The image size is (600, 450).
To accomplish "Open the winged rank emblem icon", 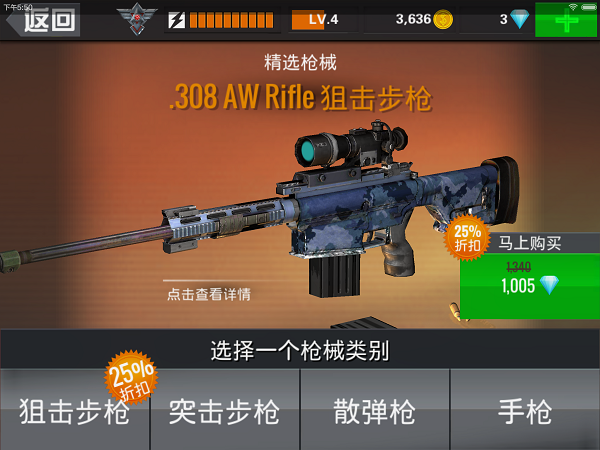I will [137, 19].
